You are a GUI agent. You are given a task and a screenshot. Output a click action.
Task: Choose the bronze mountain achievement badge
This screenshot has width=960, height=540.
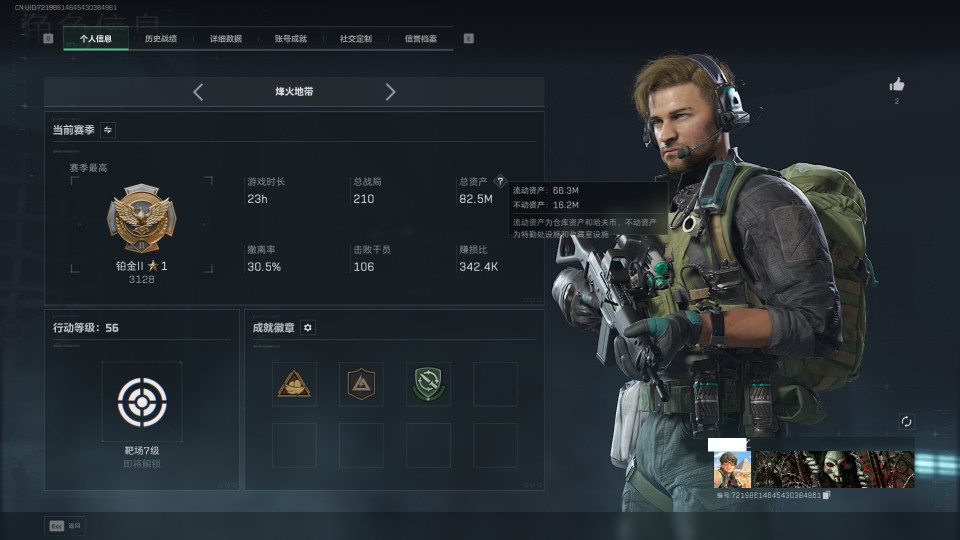pyautogui.click(x=361, y=384)
